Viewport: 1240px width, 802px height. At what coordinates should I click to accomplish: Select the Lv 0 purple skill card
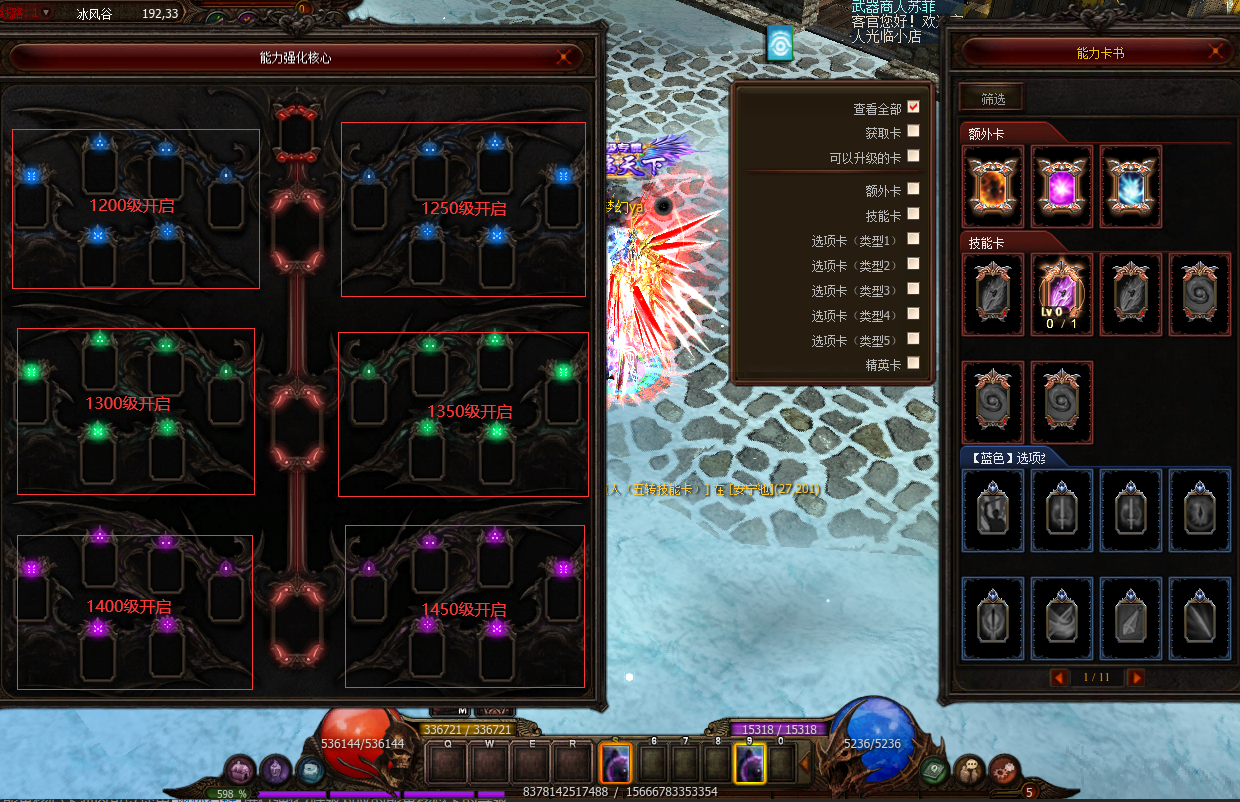pos(1062,294)
